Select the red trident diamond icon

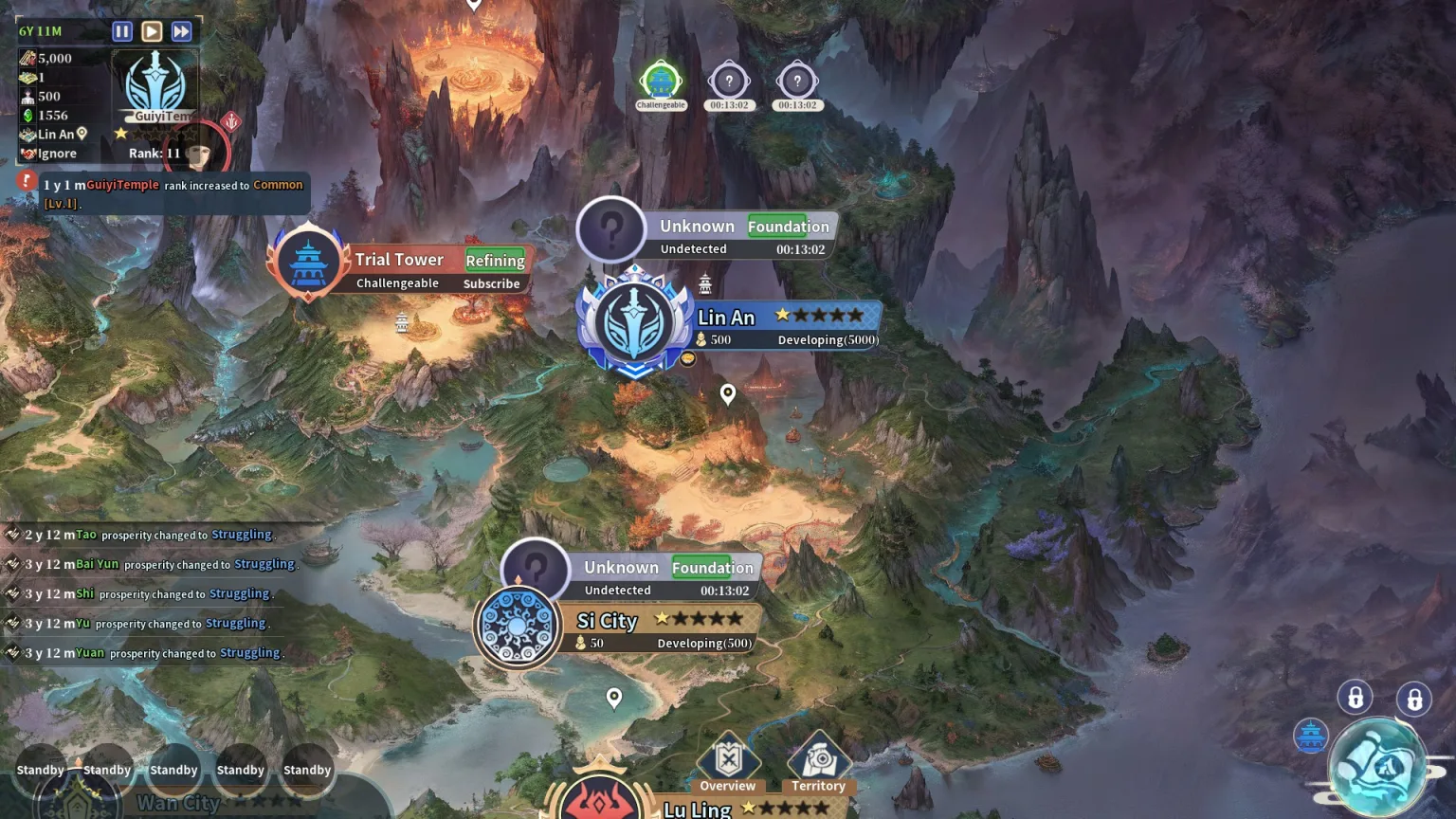tap(231, 121)
